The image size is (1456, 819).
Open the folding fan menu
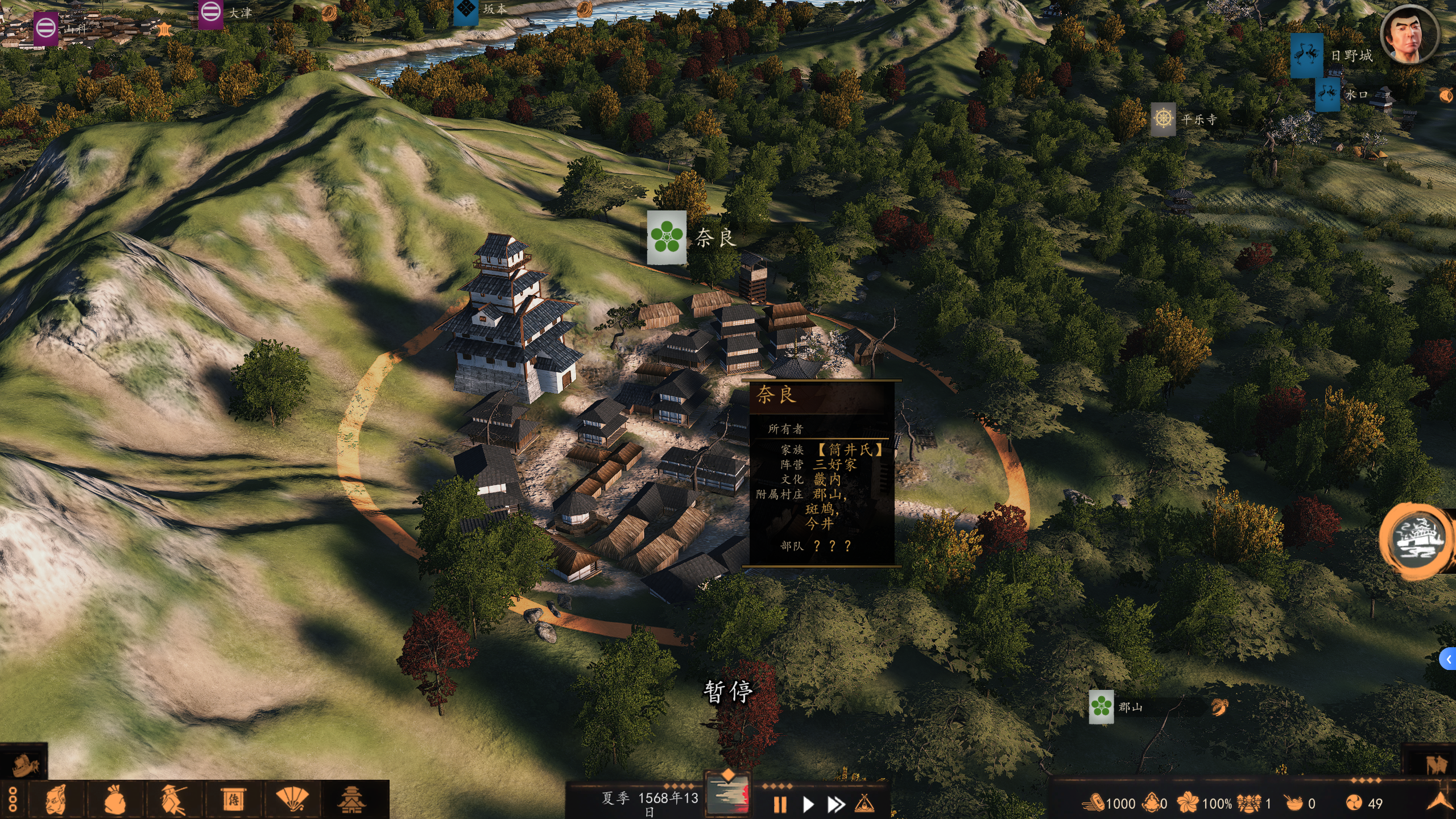coord(292,800)
